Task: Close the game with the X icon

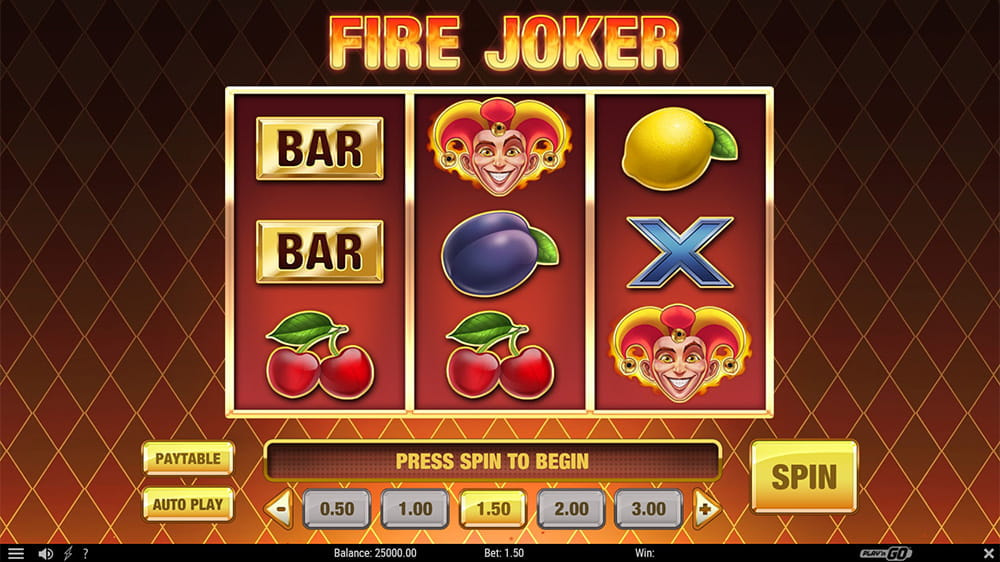Action: tap(987, 553)
